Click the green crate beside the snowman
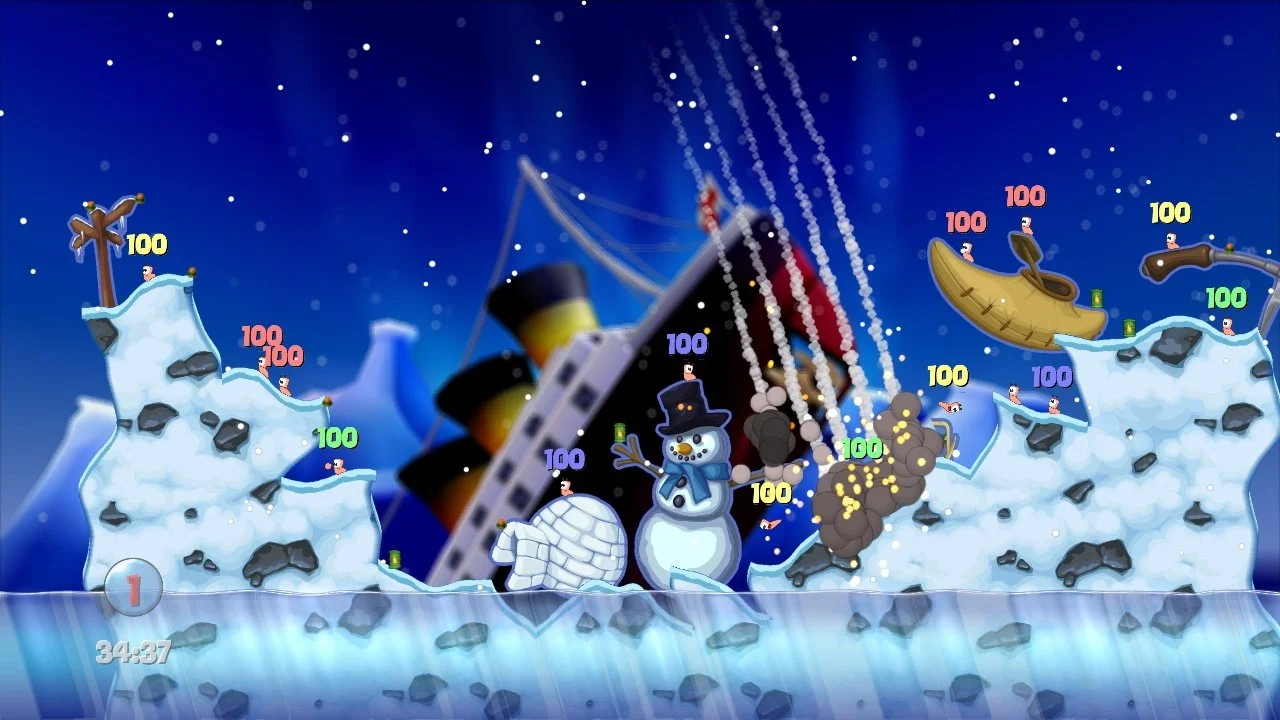This screenshot has width=1280, height=720. [619, 432]
